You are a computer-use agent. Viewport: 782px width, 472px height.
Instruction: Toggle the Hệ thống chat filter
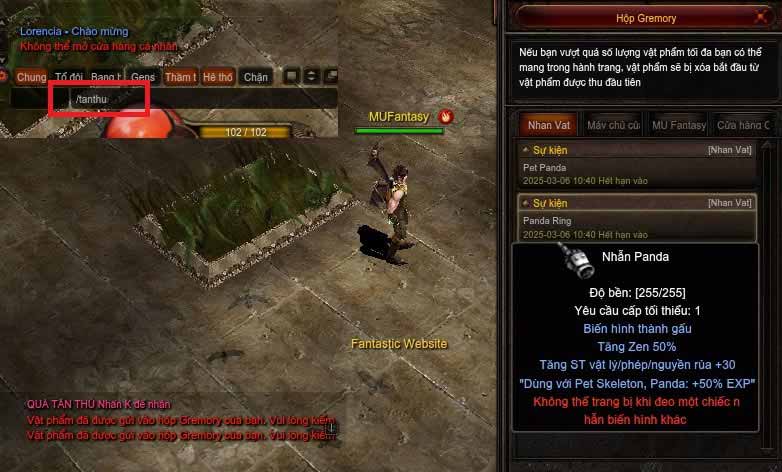[217, 77]
